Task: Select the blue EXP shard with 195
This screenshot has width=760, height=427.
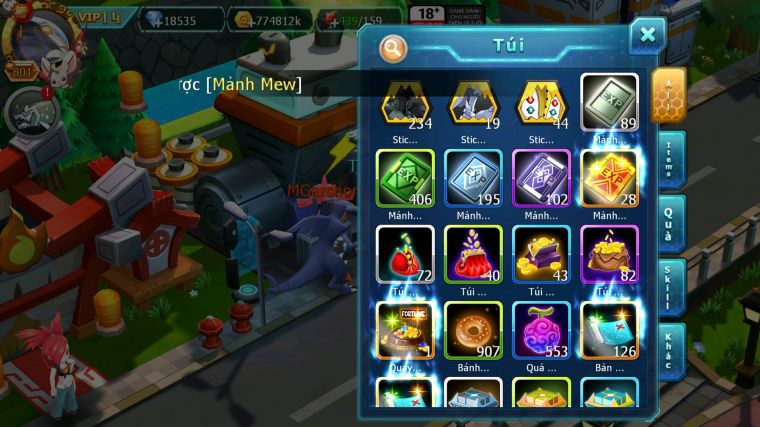Action: [473, 178]
